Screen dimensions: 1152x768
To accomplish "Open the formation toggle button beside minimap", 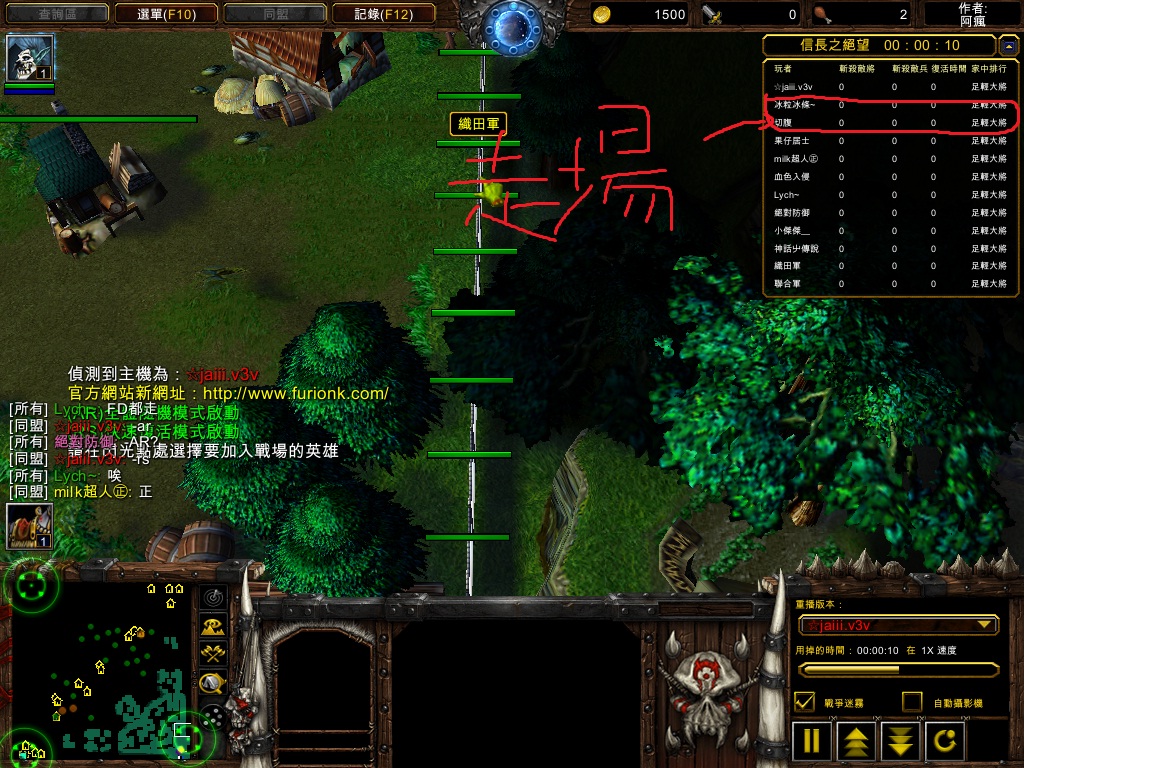I will 213,714.
